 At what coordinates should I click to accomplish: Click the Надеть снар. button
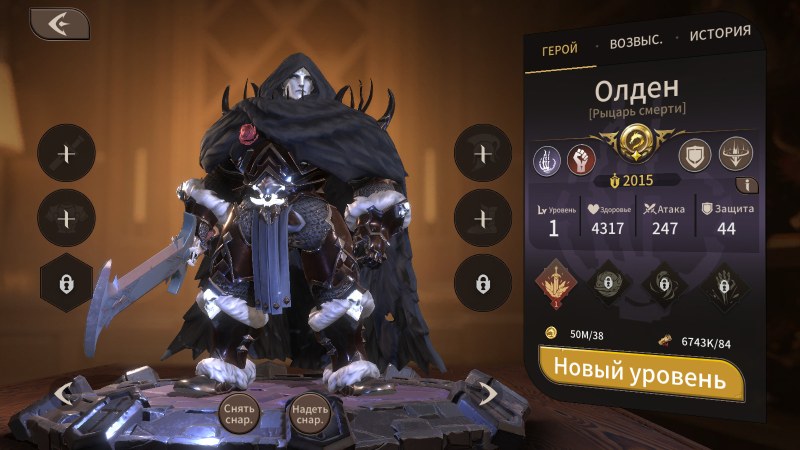[310, 413]
